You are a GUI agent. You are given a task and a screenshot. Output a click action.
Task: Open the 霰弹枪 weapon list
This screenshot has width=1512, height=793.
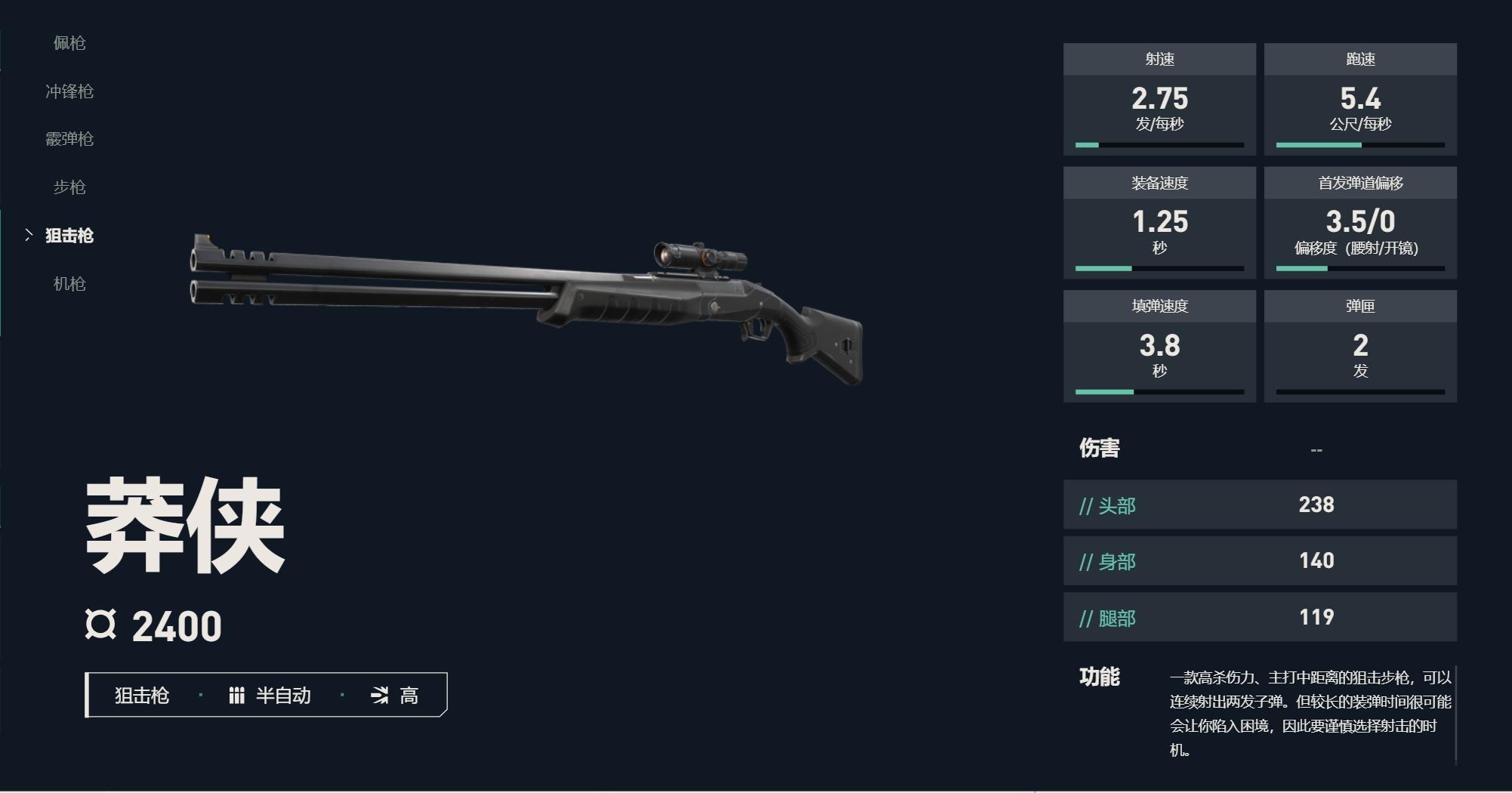pyautogui.click(x=69, y=139)
